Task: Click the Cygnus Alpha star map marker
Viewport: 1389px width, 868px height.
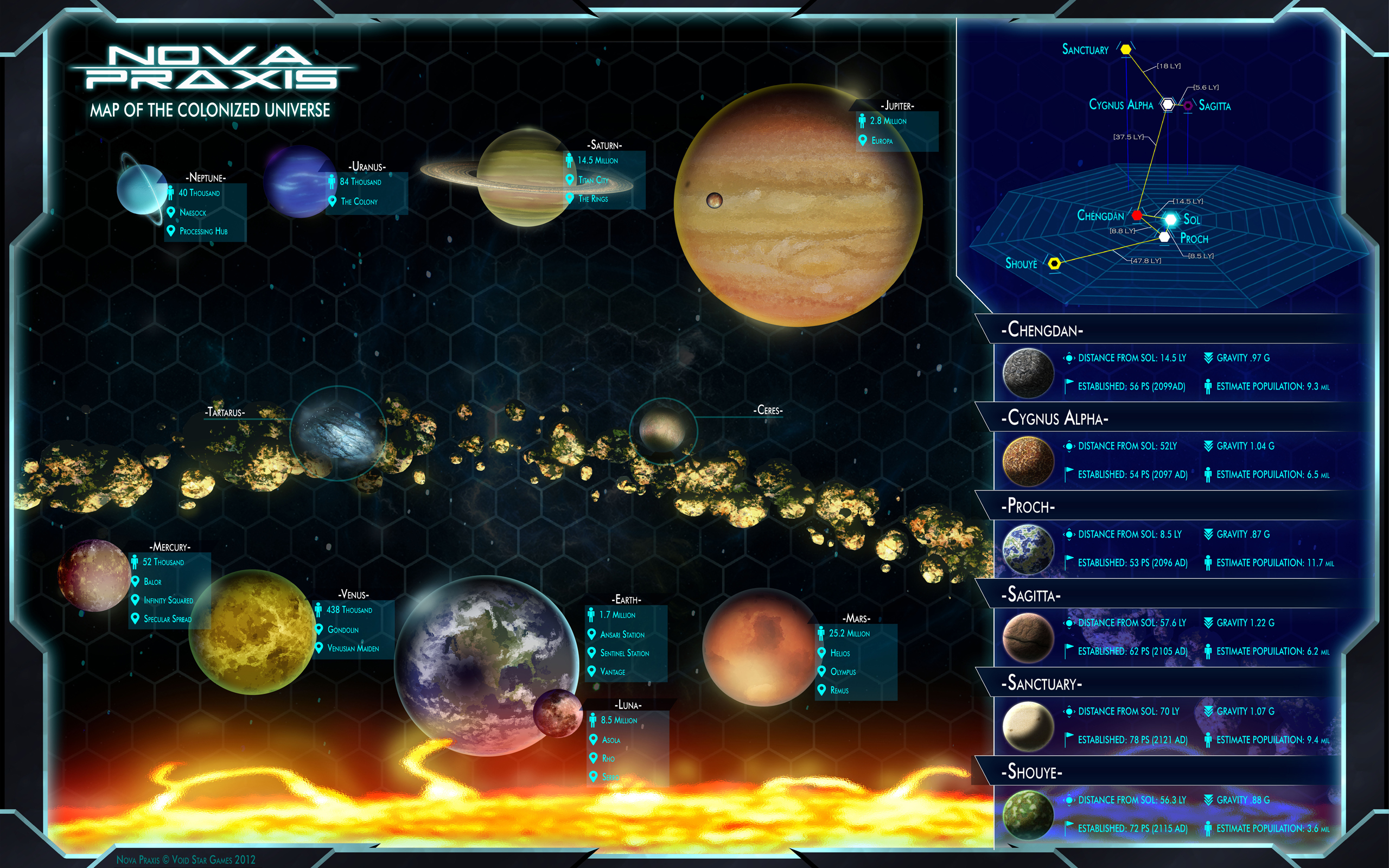Action: point(1168,105)
